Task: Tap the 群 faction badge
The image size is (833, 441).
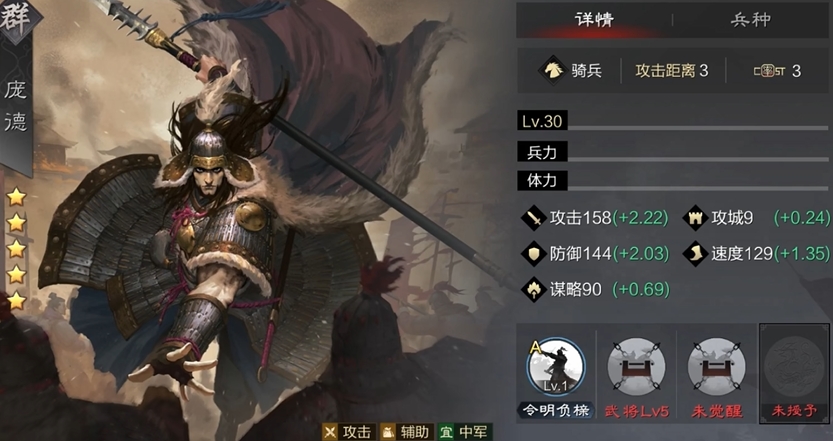Action: [17, 19]
